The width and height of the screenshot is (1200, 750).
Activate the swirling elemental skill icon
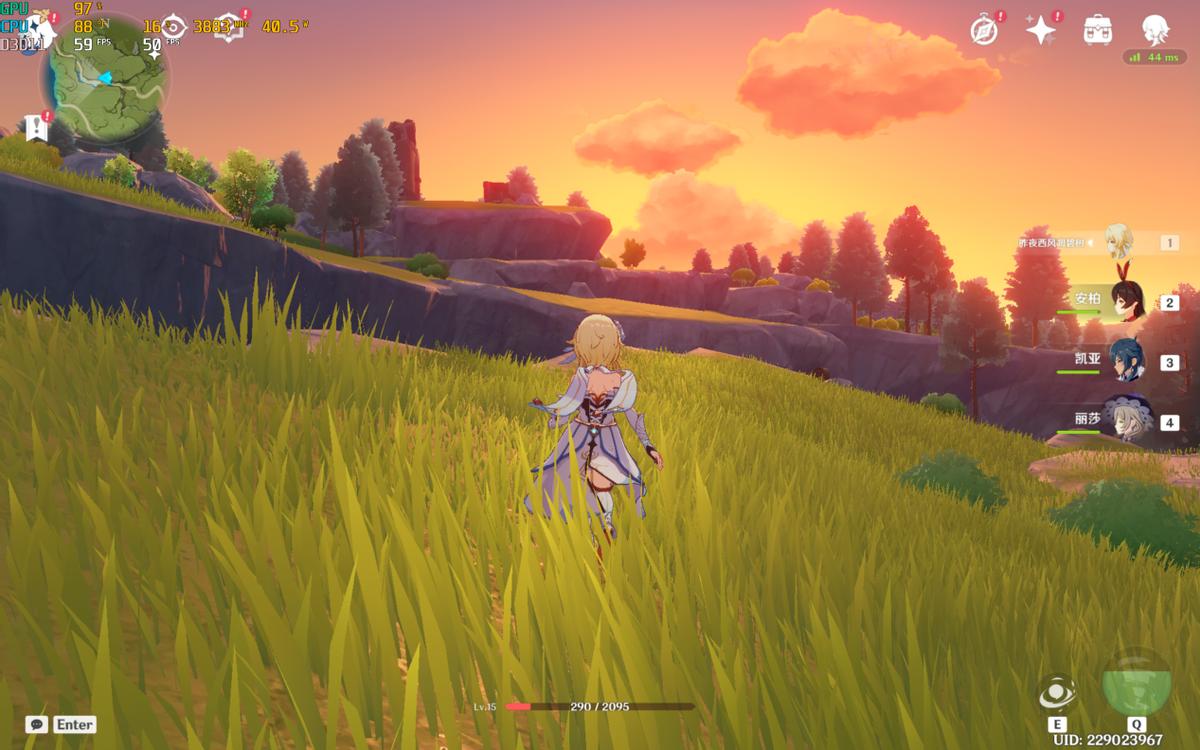[1056, 692]
